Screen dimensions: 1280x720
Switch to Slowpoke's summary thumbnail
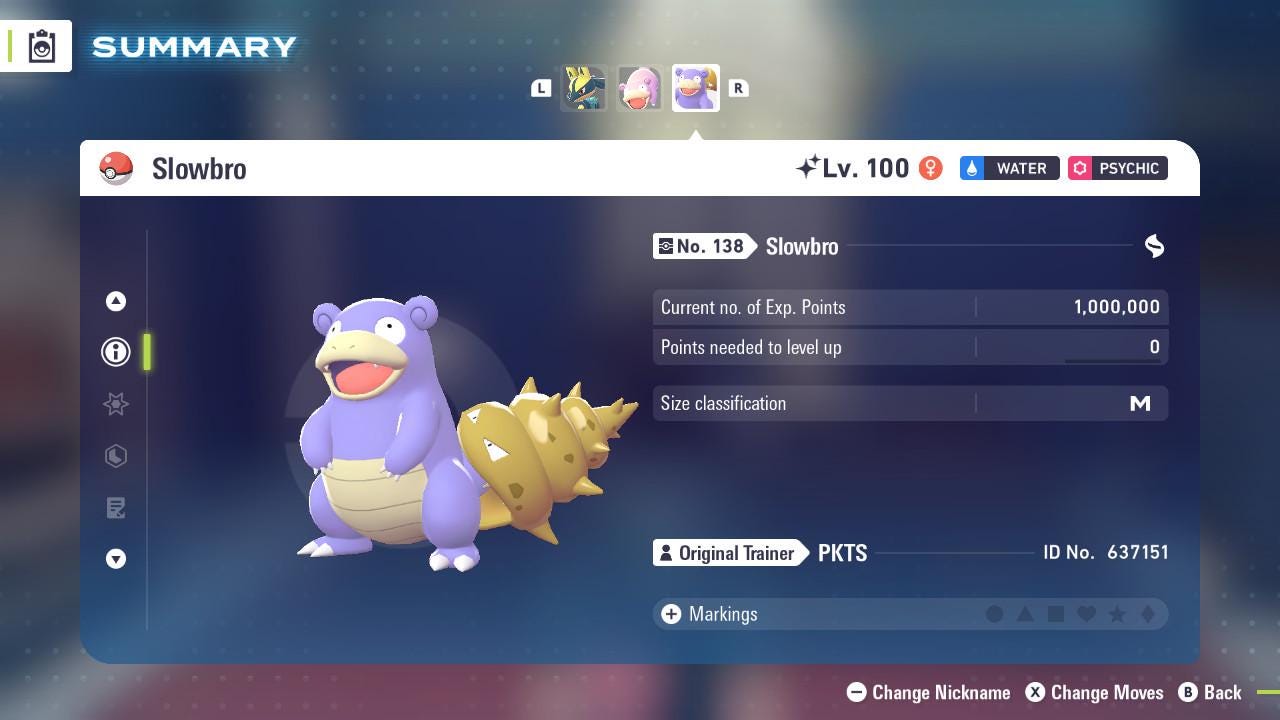coord(640,88)
